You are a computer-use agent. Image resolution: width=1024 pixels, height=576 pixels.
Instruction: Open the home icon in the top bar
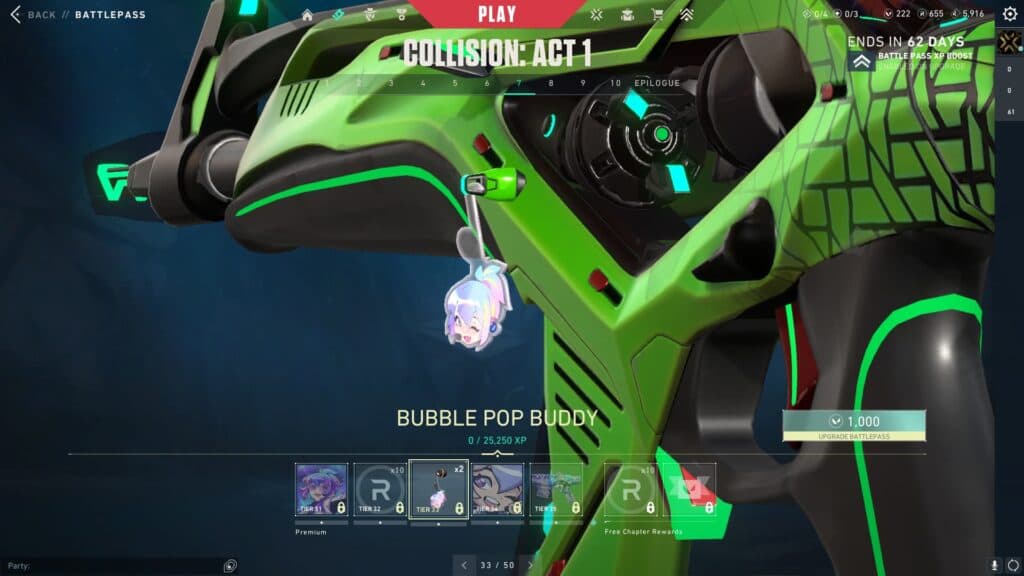pyautogui.click(x=307, y=15)
